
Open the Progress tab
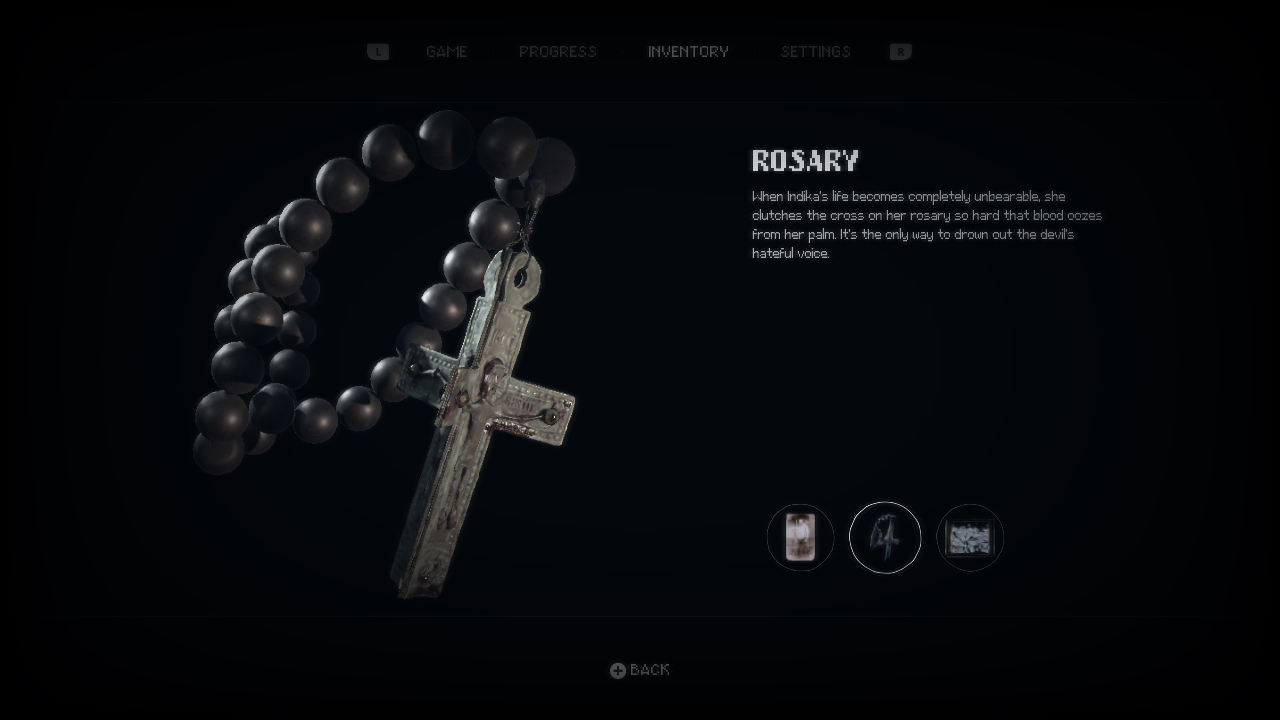[557, 52]
